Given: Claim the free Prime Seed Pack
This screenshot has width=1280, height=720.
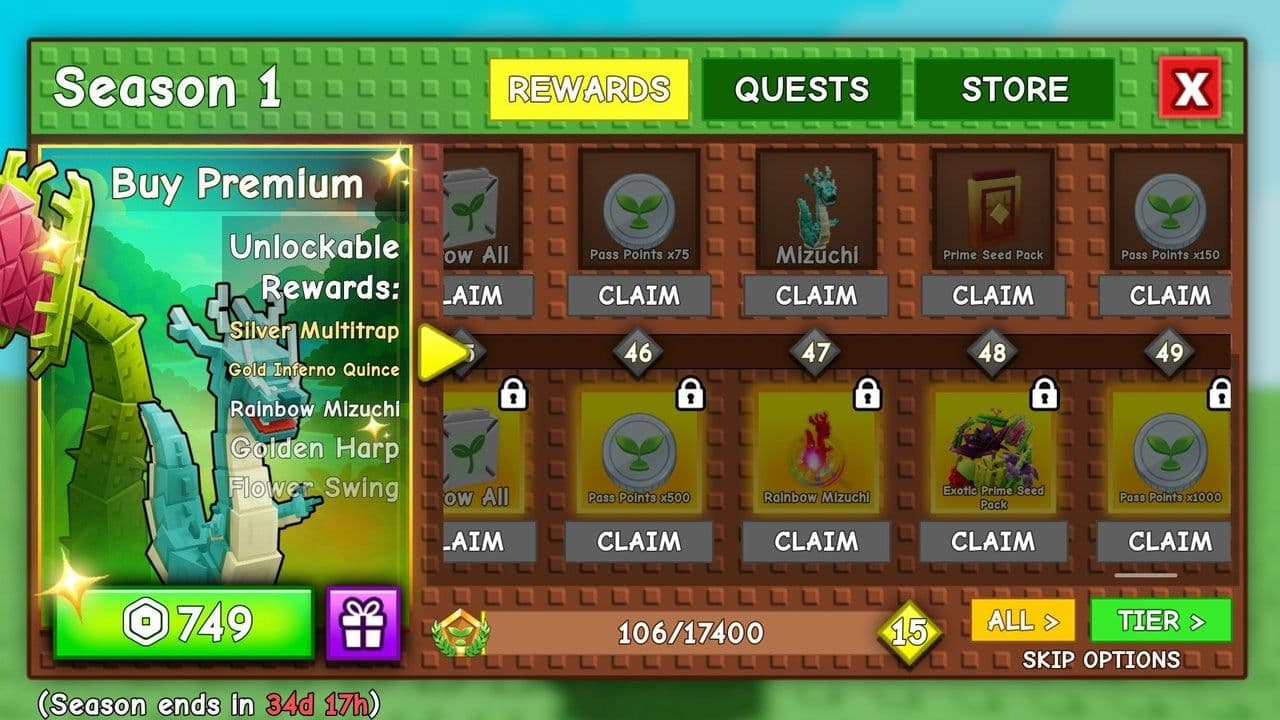Looking at the screenshot, I should (x=993, y=296).
